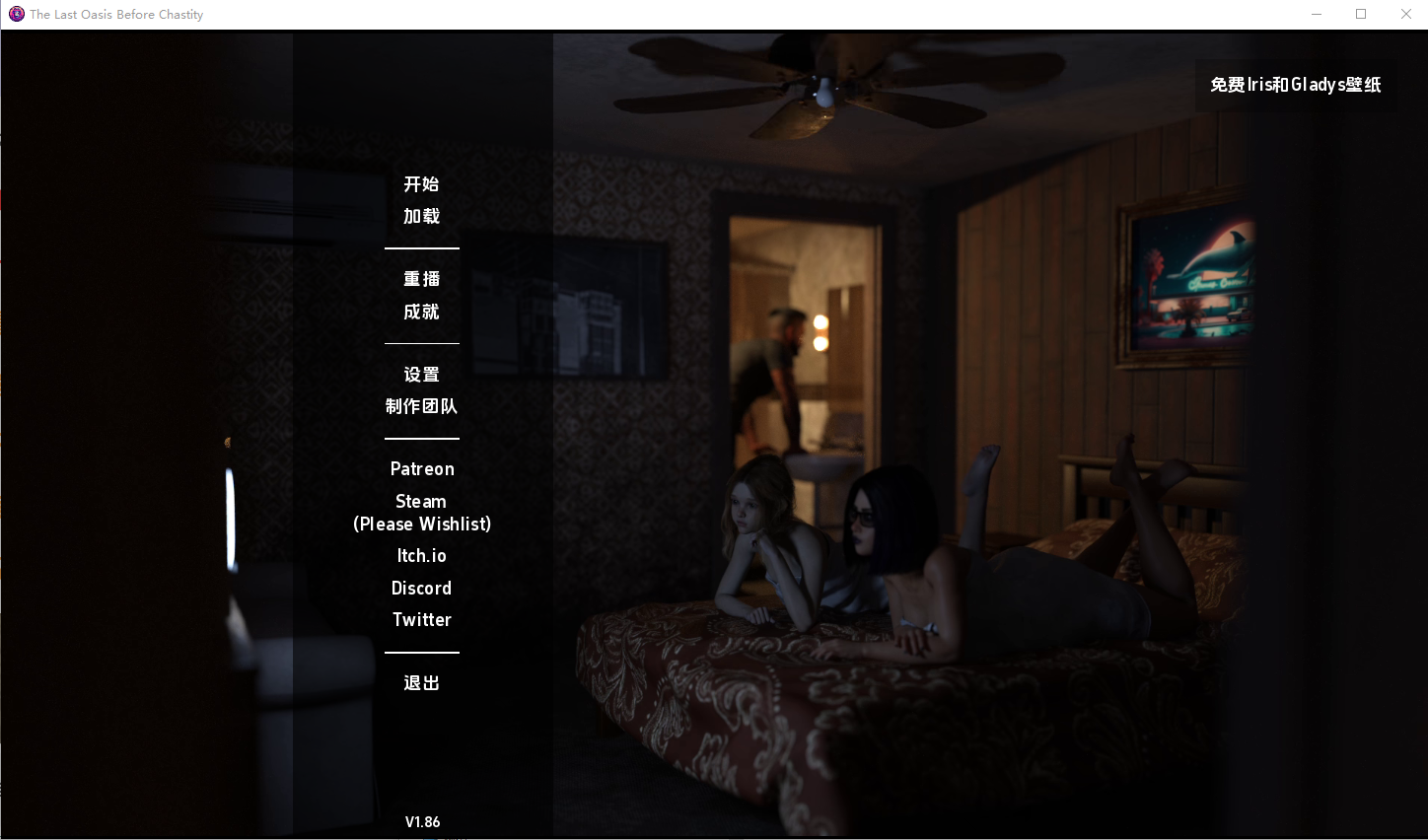Open the 设置 settings menu
Screen dimensions: 1428x840
pos(421,375)
